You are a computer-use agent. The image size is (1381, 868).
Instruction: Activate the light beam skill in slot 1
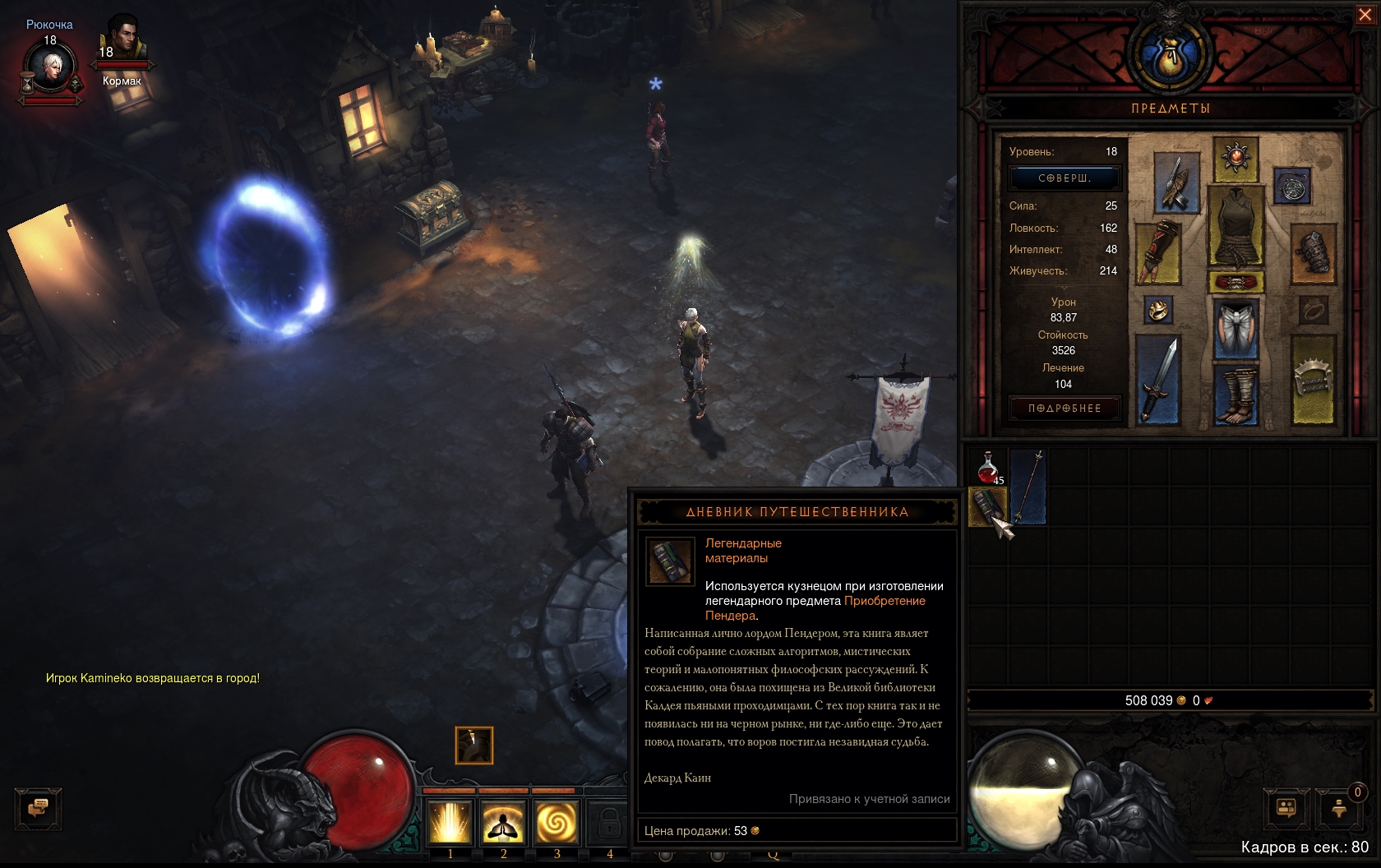coord(450,822)
